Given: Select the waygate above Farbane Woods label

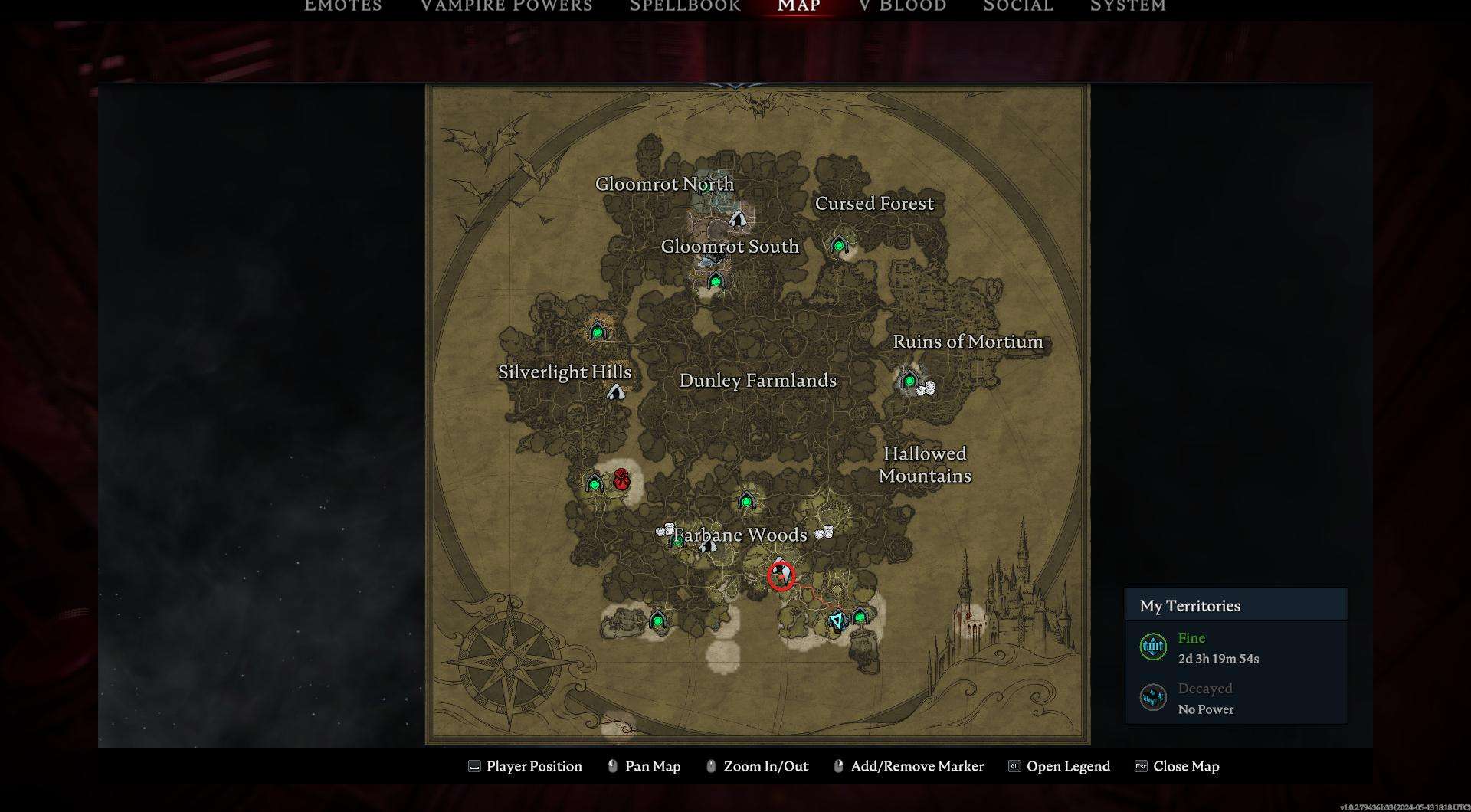Looking at the screenshot, I should pos(746,502).
